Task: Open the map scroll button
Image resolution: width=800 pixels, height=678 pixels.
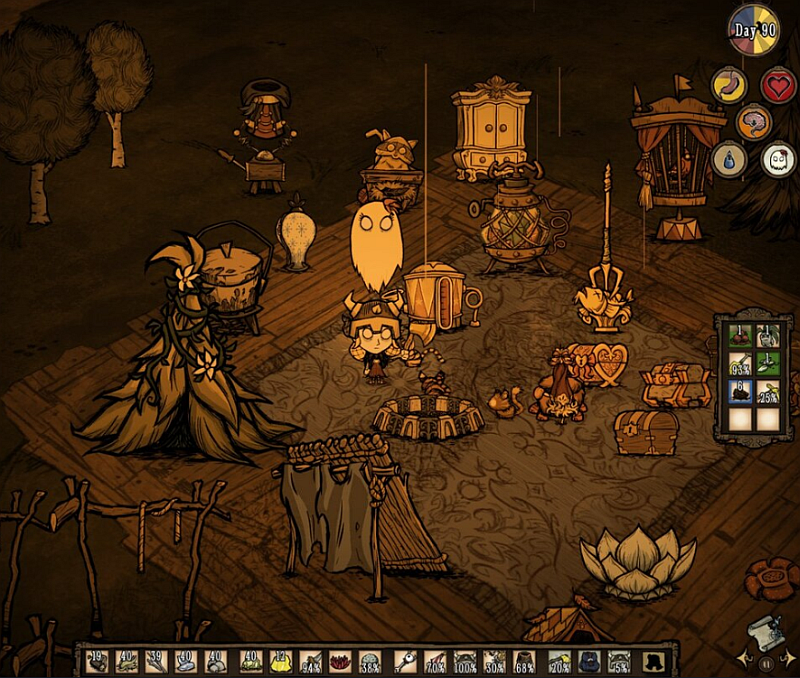Action: (x=762, y=629)
